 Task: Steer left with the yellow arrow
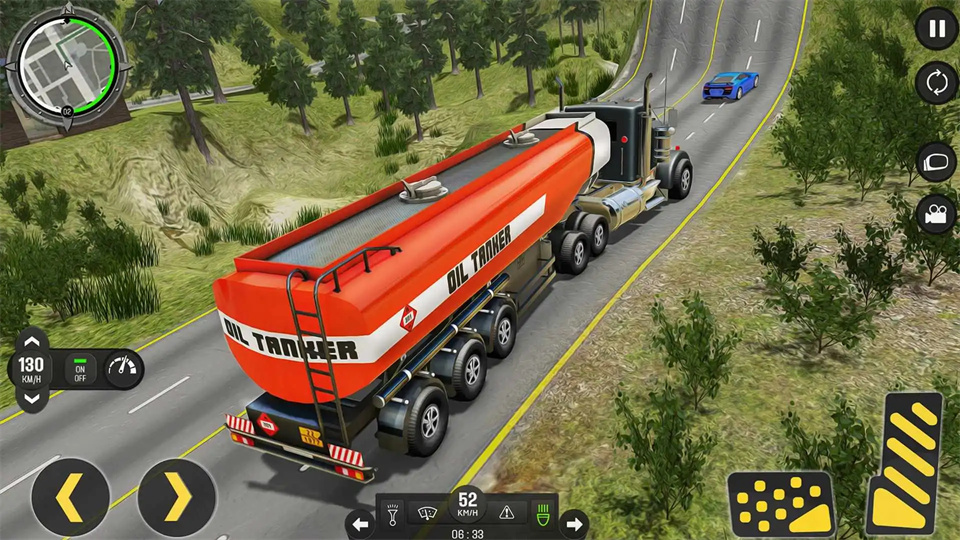70,498
